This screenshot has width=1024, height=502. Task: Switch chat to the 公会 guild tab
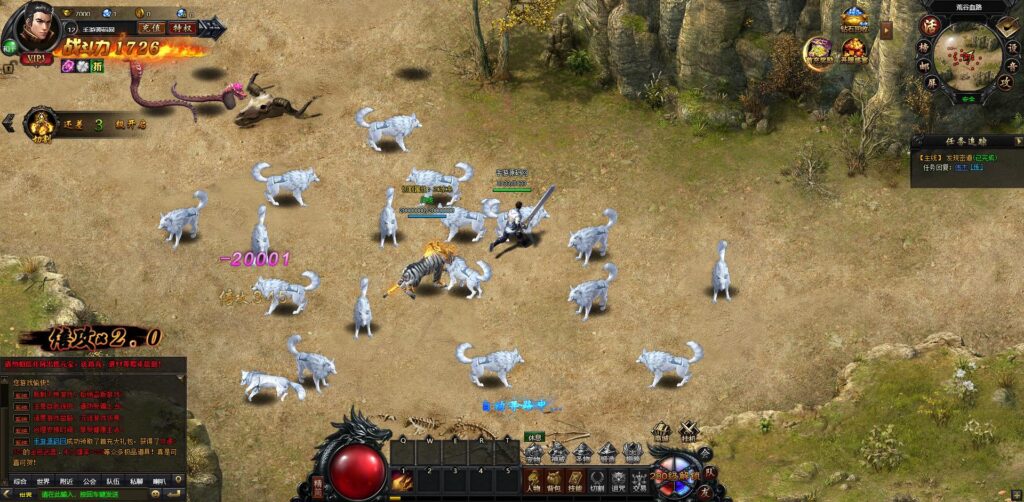coord(90,481)
